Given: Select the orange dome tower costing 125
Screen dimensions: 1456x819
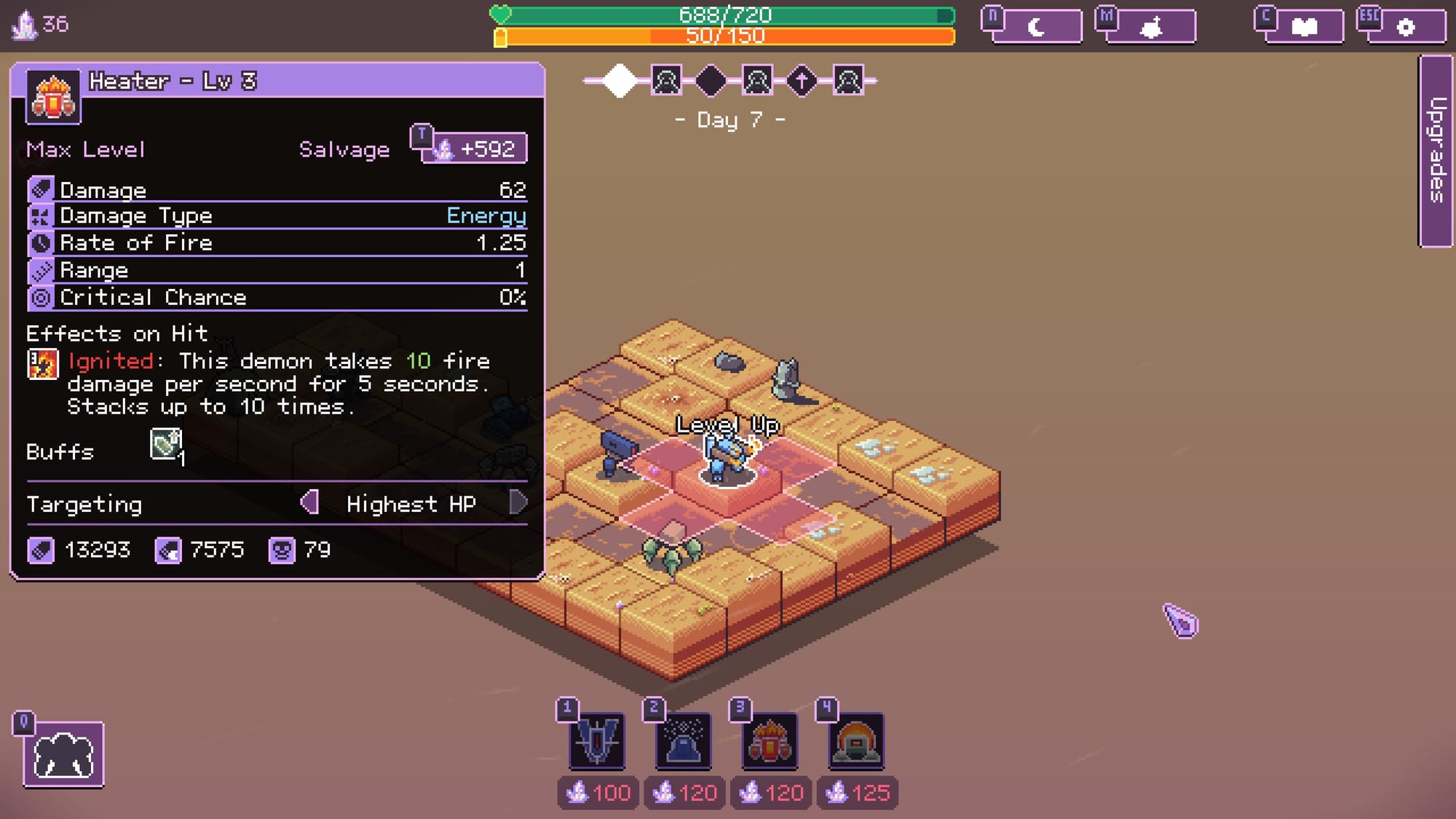Looking at the screenshot, I should (856, 741).
